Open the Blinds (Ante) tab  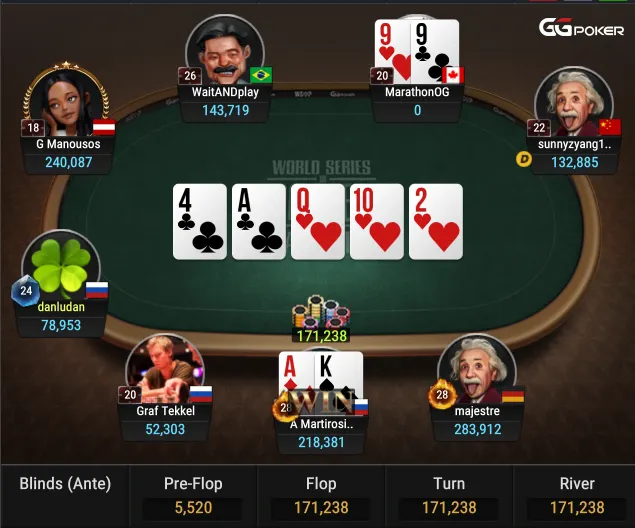pos(65,496)
